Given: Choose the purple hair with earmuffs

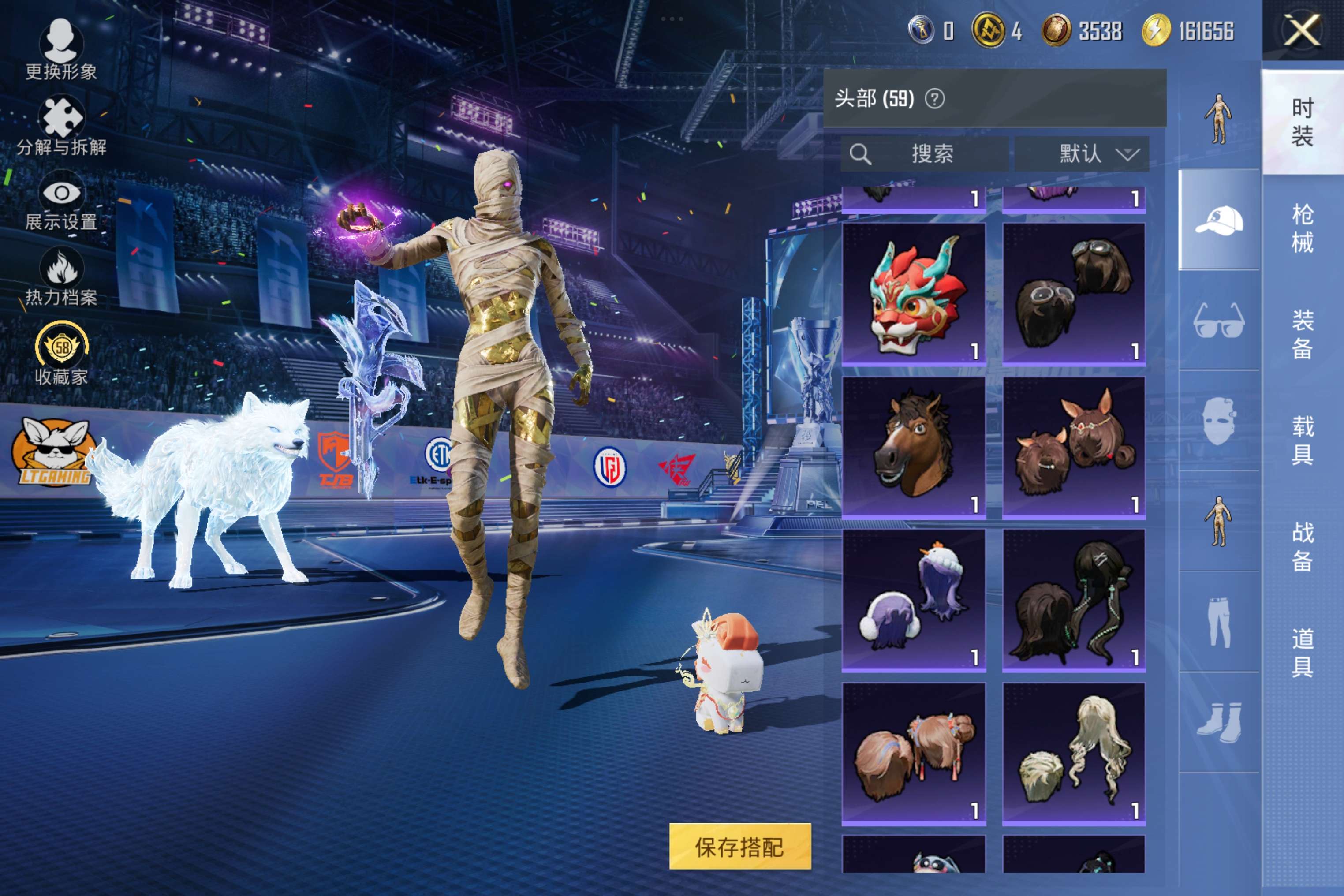Looking at the screenshot, I should [913, 600].
